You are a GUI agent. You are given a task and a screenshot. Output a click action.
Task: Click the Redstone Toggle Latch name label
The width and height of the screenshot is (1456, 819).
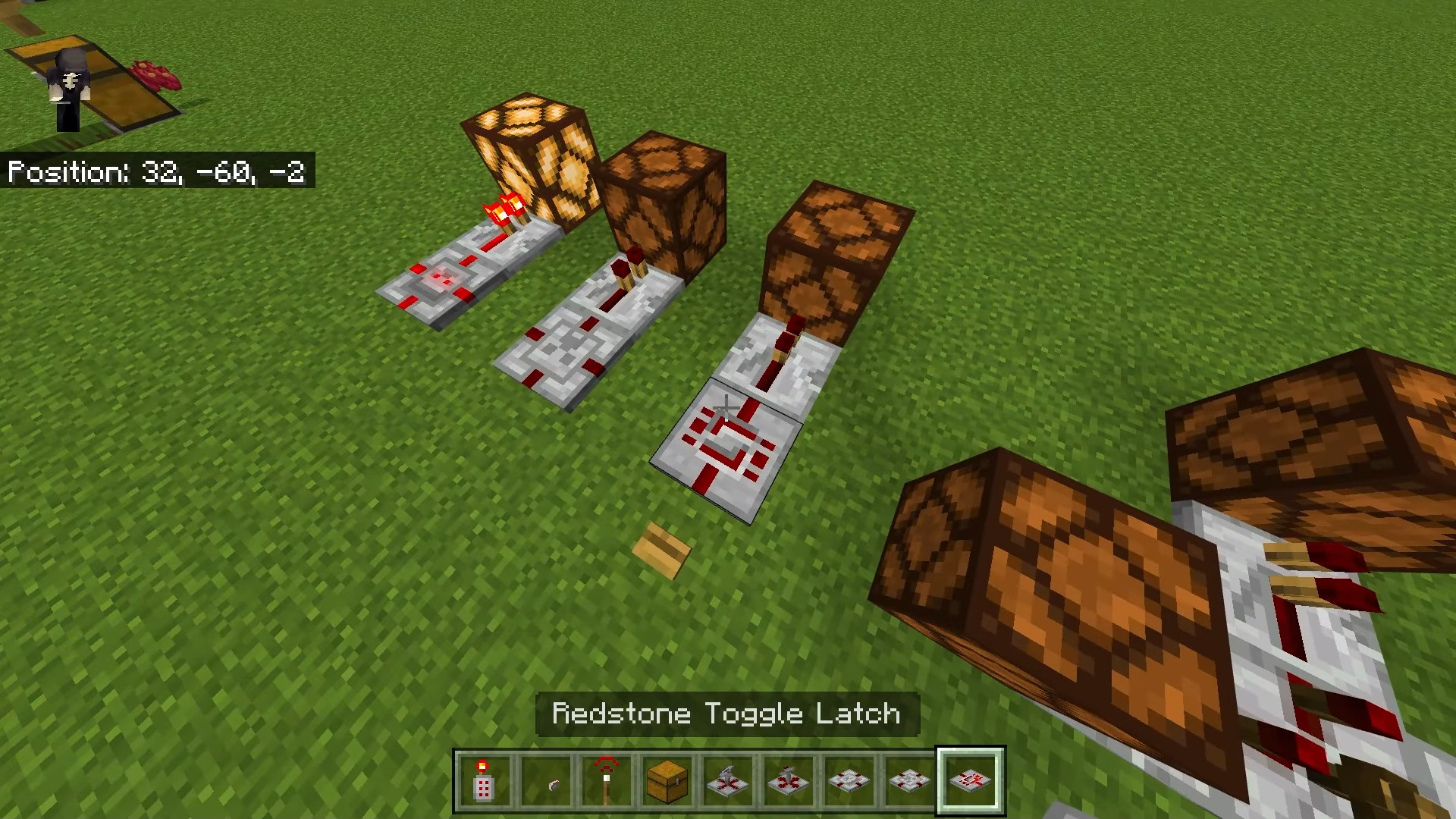point(726,713)
